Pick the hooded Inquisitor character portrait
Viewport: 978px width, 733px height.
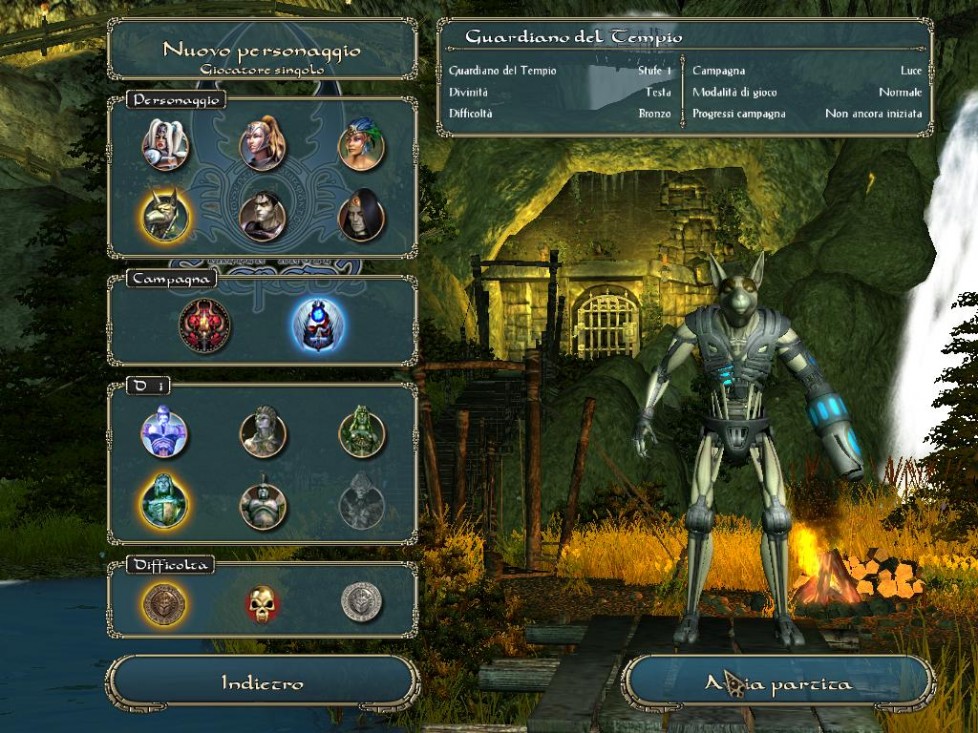click(x=361, y=215)
